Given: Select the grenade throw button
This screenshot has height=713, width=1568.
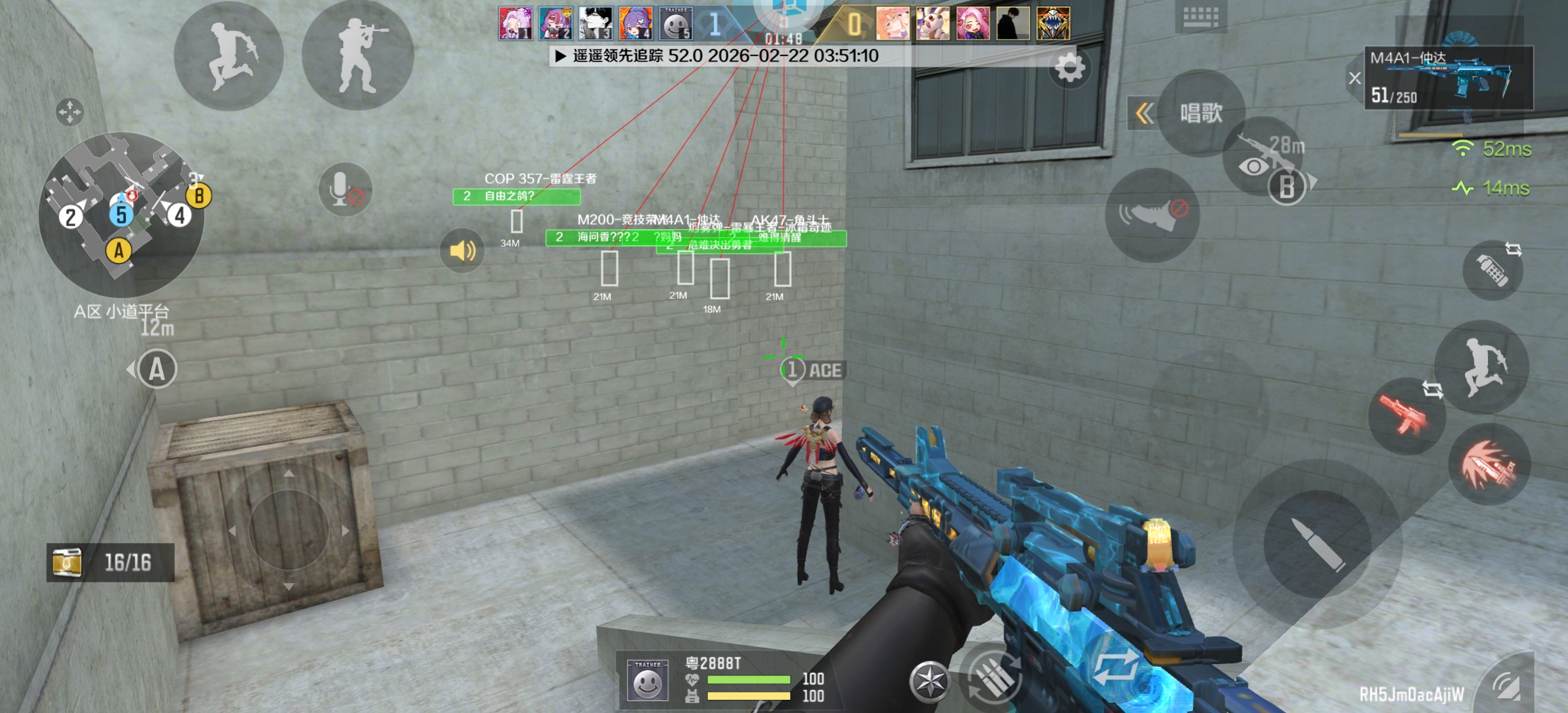Looking at the screenshot, I should (1493, 271).
